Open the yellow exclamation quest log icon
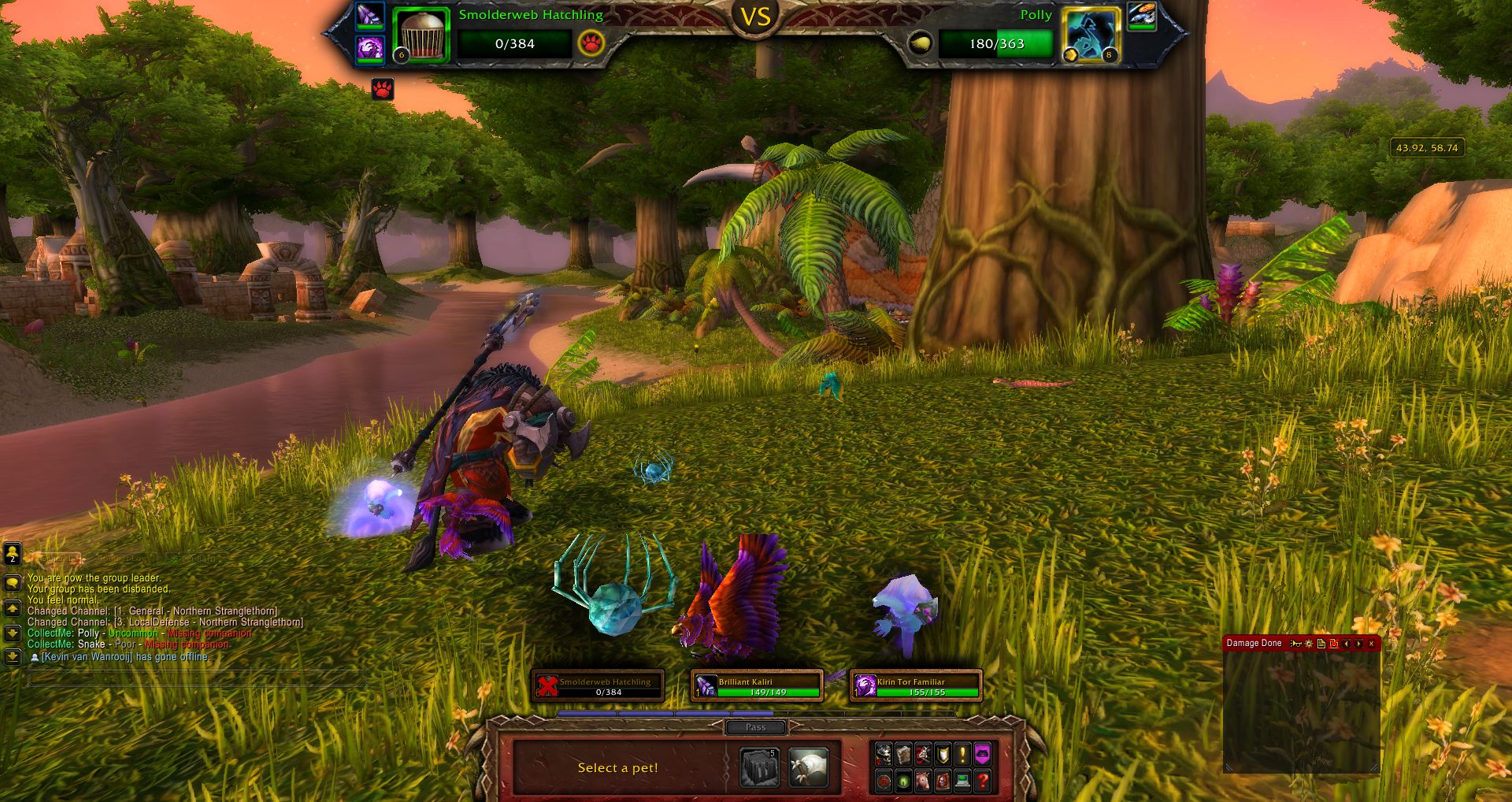1512x802 pixels. click(962, 755)
